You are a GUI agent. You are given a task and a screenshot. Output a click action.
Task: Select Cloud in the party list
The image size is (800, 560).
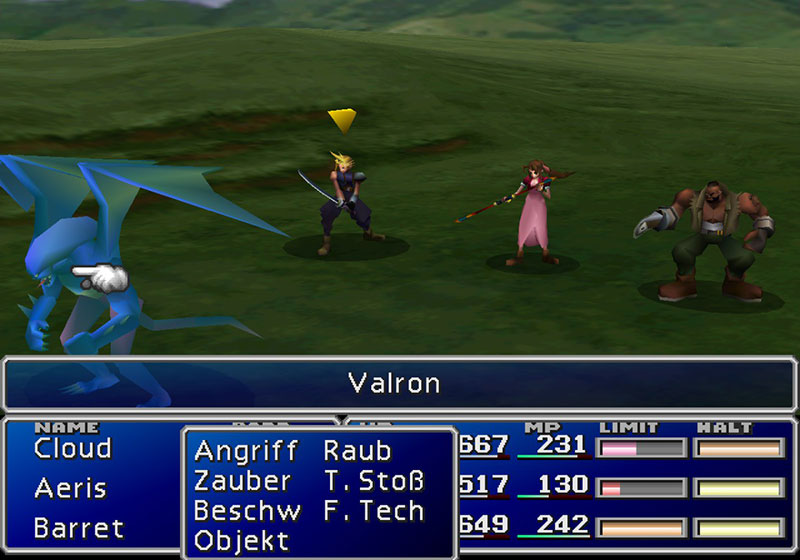click(72, 449)
